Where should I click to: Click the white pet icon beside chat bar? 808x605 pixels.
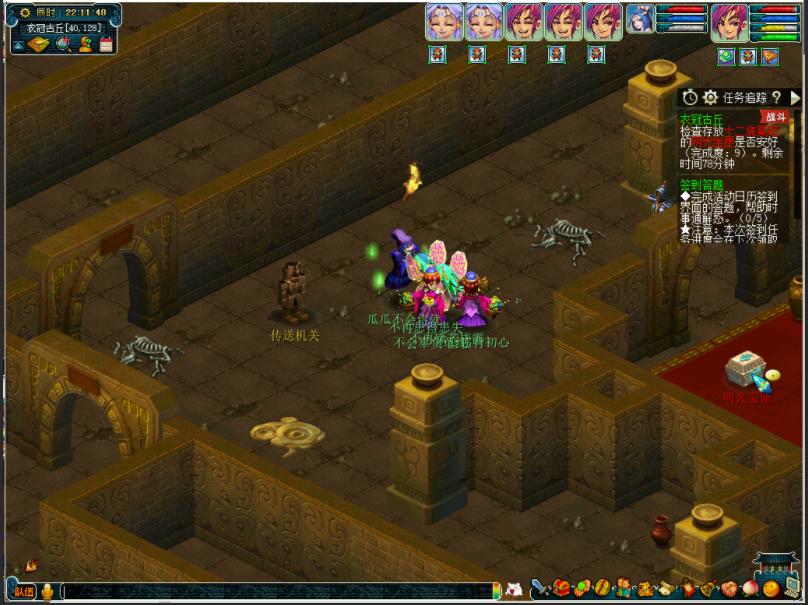pyautogui.click(x=514, y=589)
